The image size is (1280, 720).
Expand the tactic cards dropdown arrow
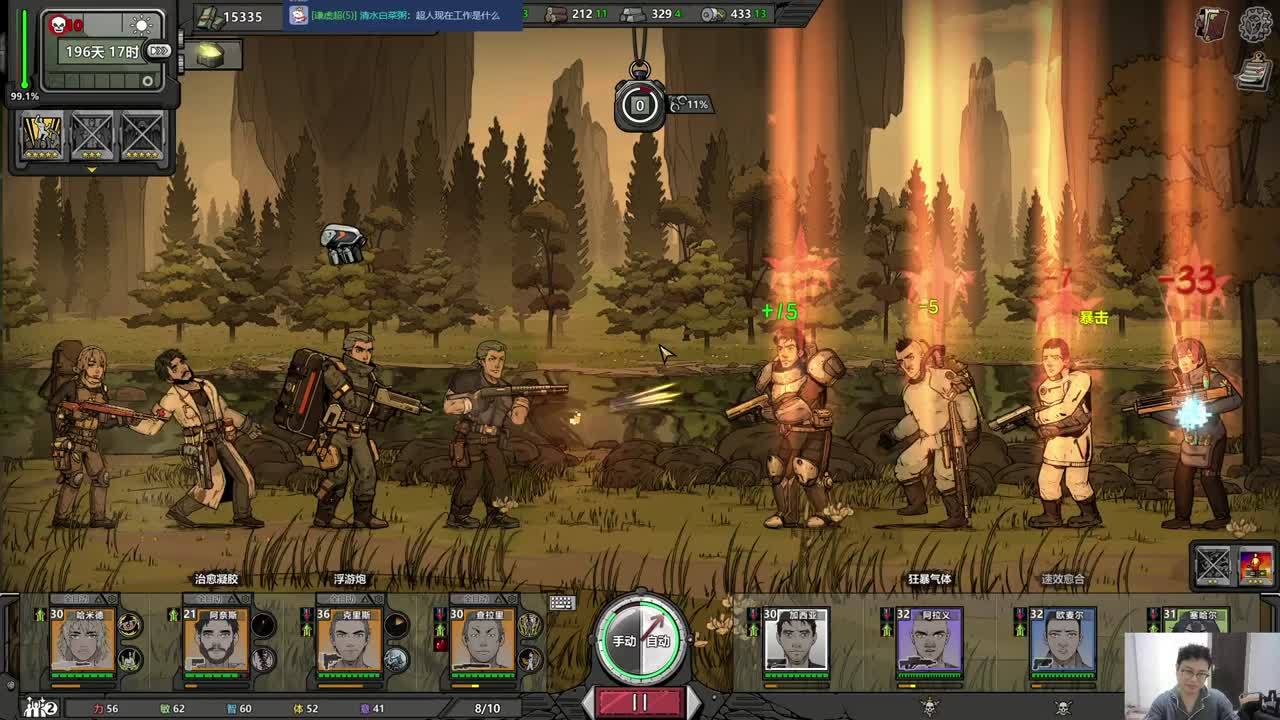pos(91,170)
